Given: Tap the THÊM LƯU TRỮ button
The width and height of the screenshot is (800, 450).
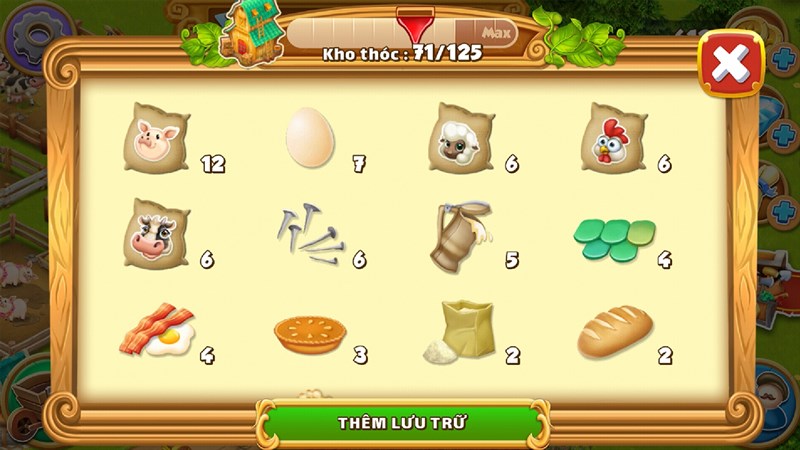Looking at the screenshot, I should click(404, 422).
